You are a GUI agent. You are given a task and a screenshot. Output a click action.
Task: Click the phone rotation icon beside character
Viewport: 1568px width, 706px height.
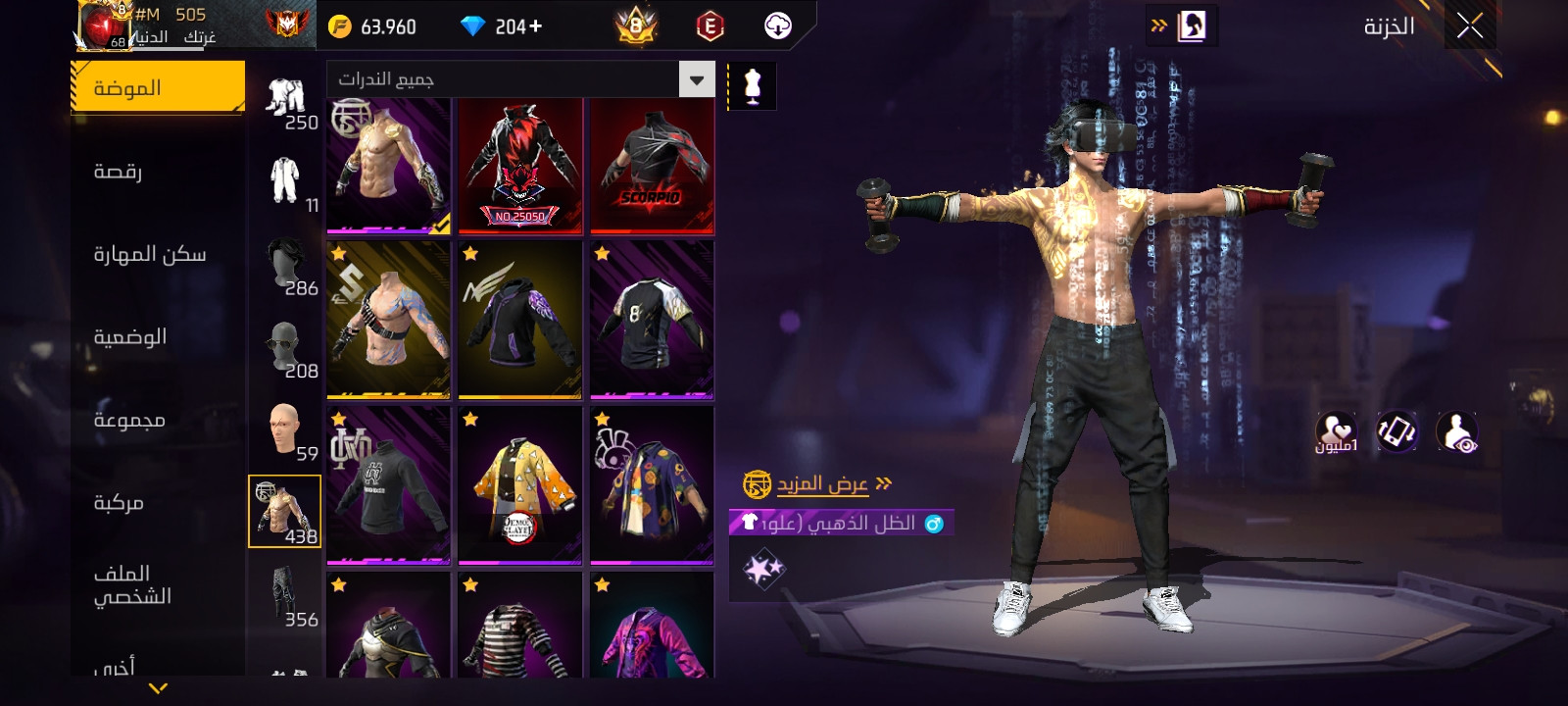point(1396,431)
